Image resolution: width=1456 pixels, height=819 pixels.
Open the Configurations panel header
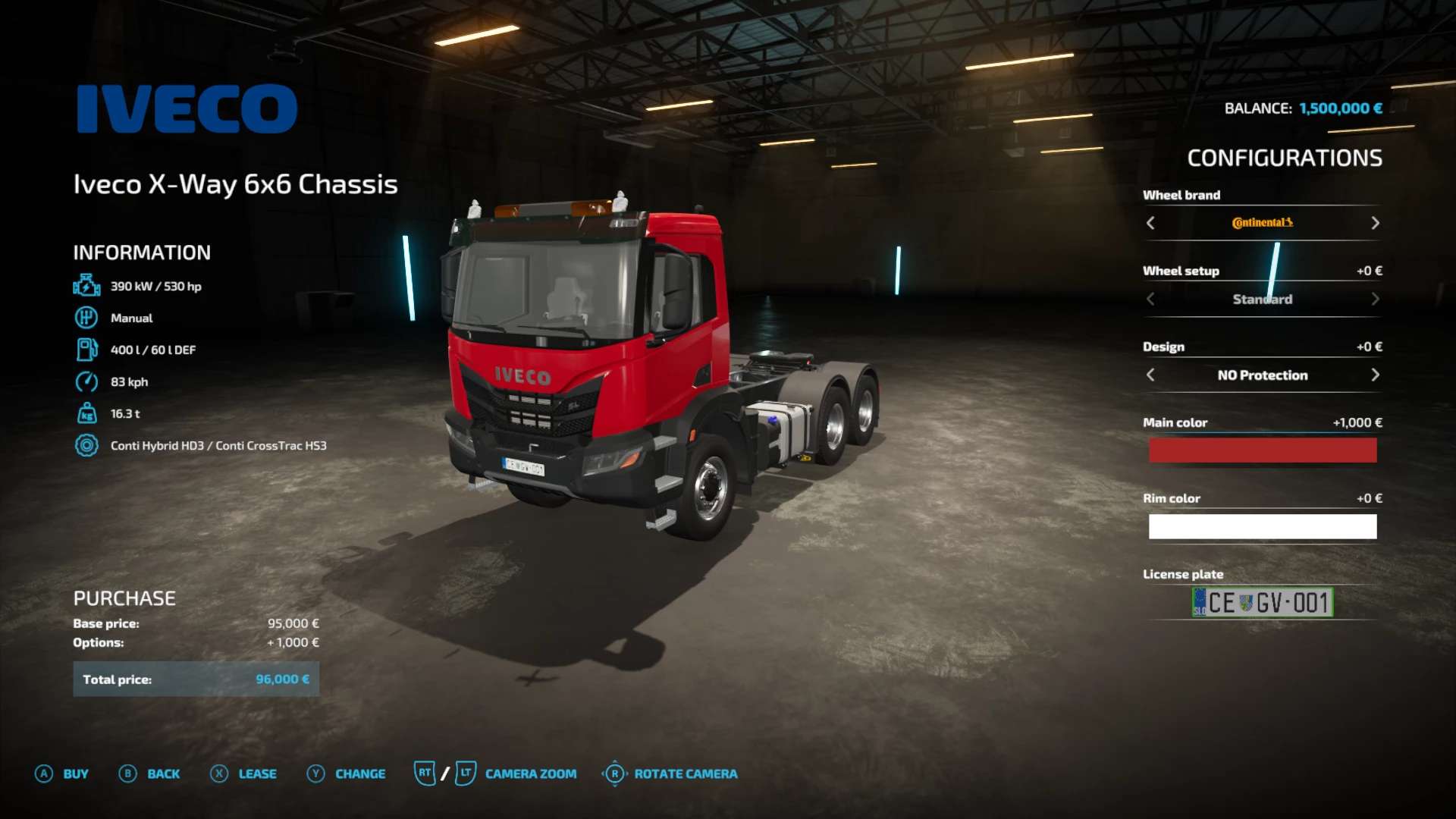click(x=1285, y=158)
